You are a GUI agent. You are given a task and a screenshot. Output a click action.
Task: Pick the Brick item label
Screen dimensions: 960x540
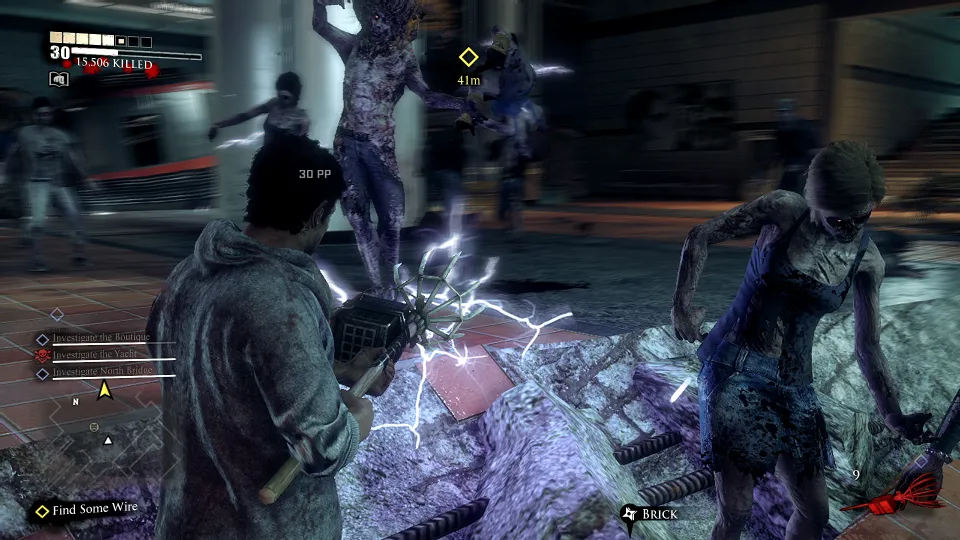pyautogui.click(x=659, y=514)
